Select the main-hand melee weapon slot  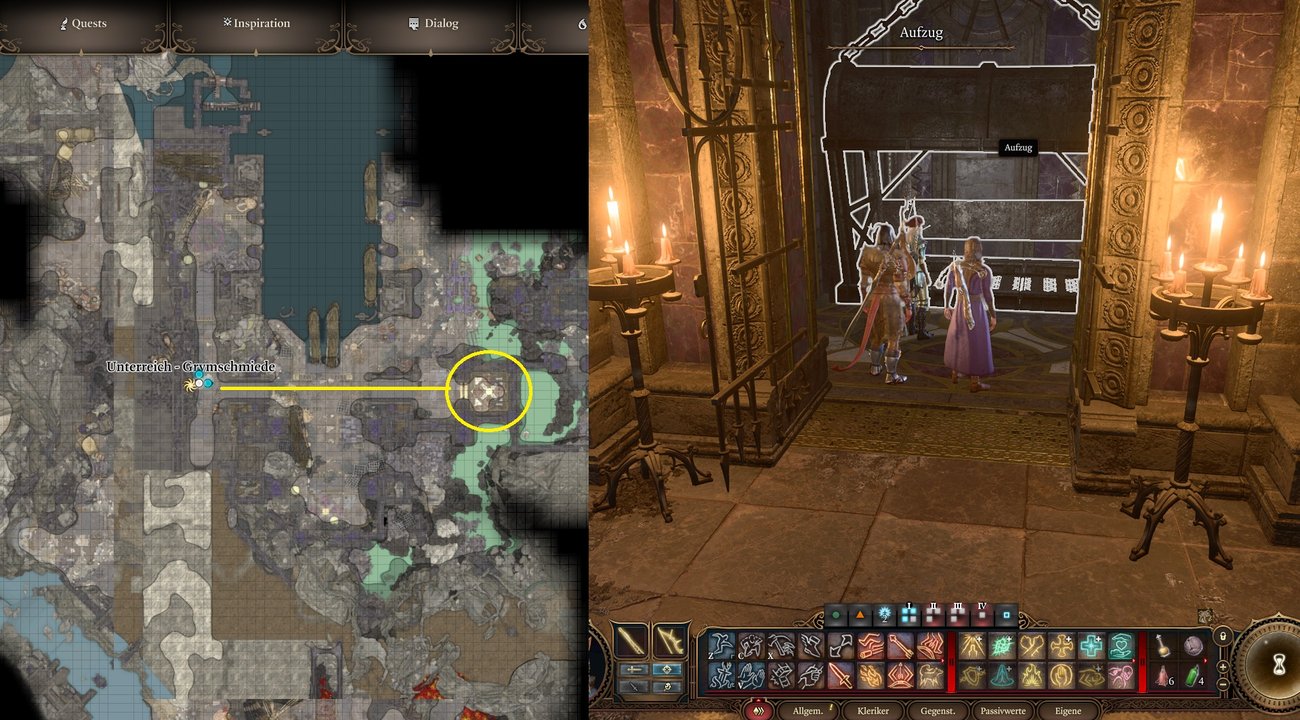pyautogui.click(x=631, y=640)
